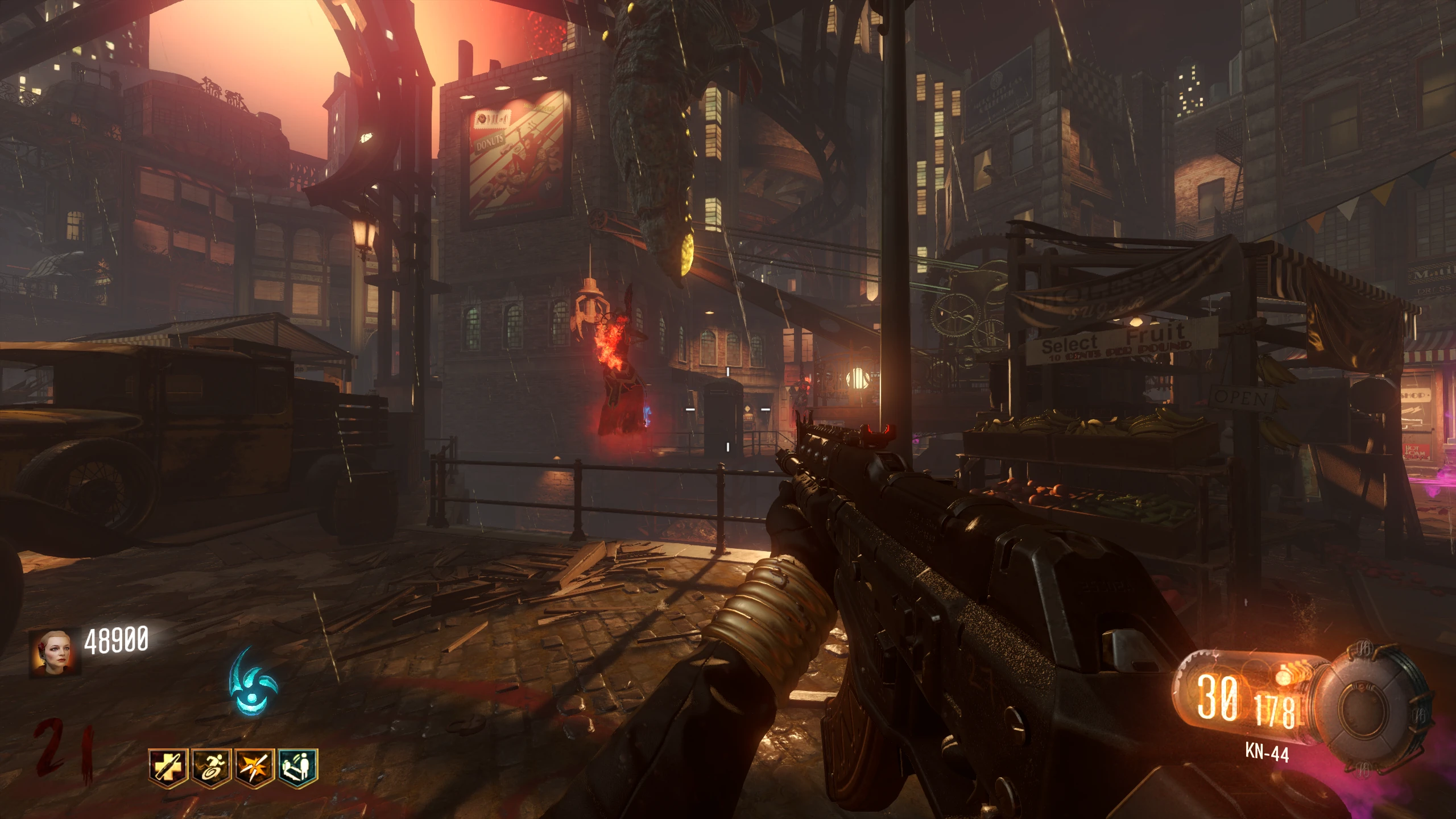Click the KN-44 weapon name label

[1267, 753]
